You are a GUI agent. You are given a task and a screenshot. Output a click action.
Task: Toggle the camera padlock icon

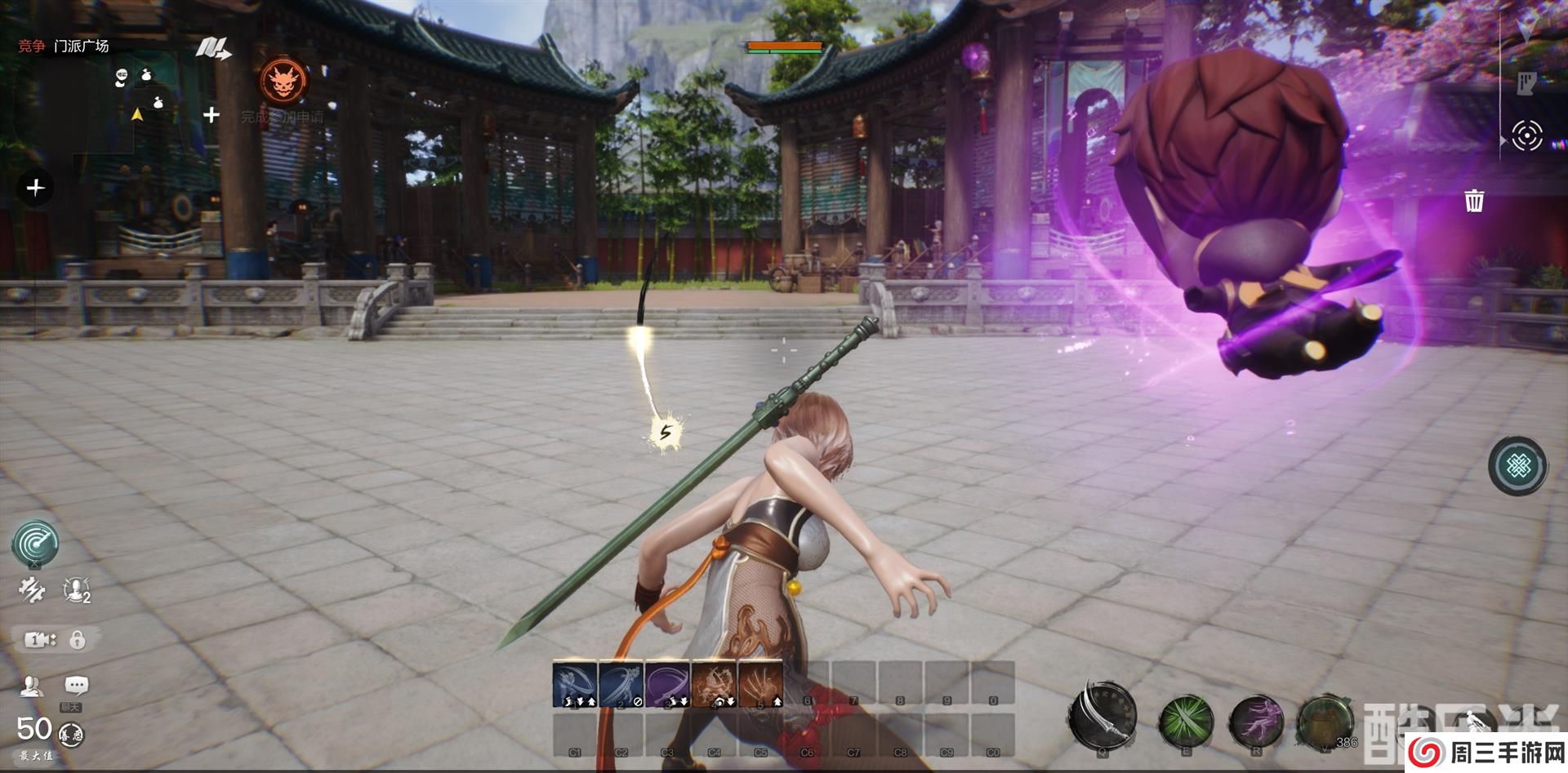click(78, 640)
